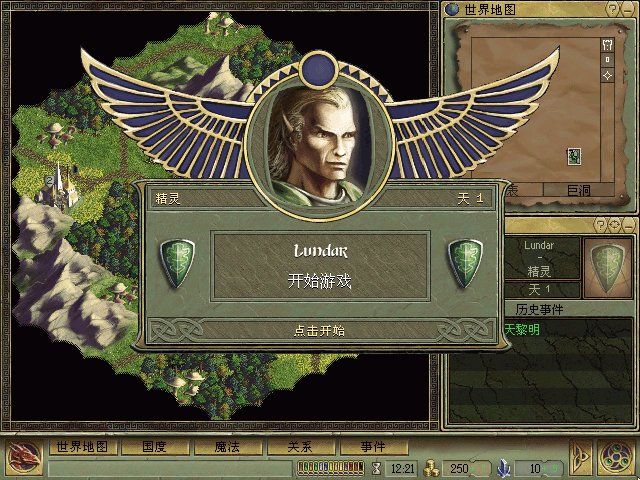Minimize the world map panel
Screen dimensions: 640x480
pos(627,9)
